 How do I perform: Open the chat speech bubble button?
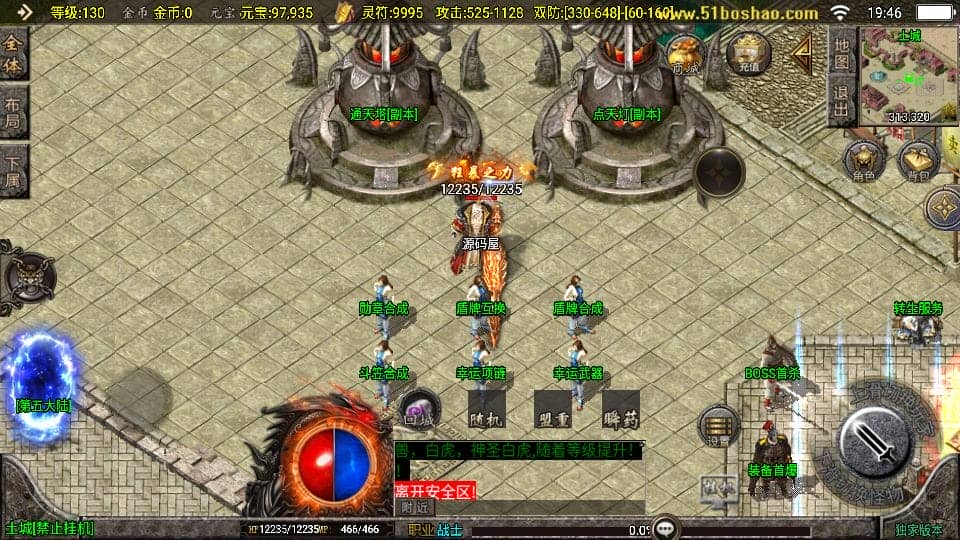[665, 527]
